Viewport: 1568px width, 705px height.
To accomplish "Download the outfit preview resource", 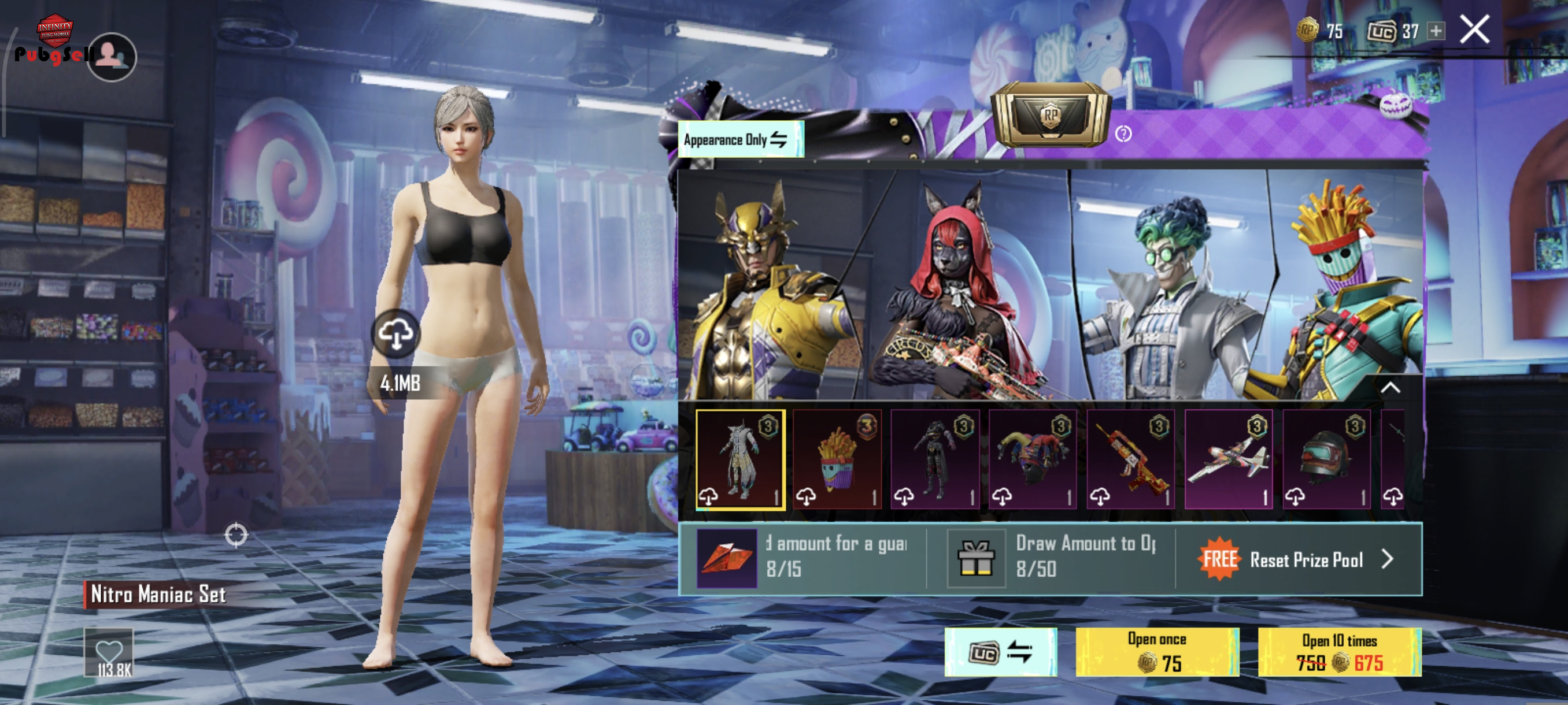I will click(x=395, y=334).
